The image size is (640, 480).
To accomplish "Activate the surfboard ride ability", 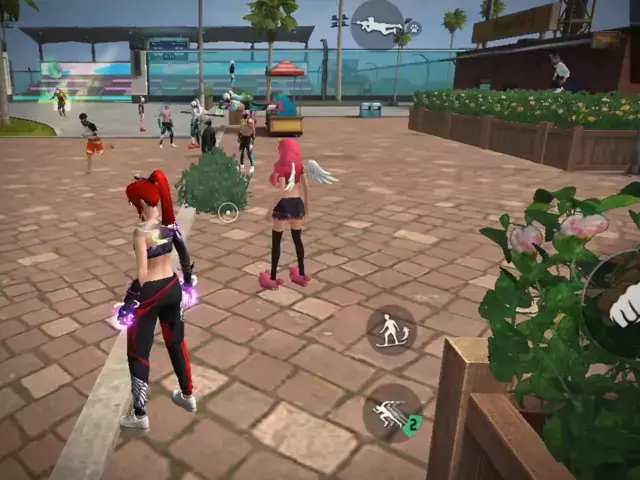I will (x=391, y=330).
